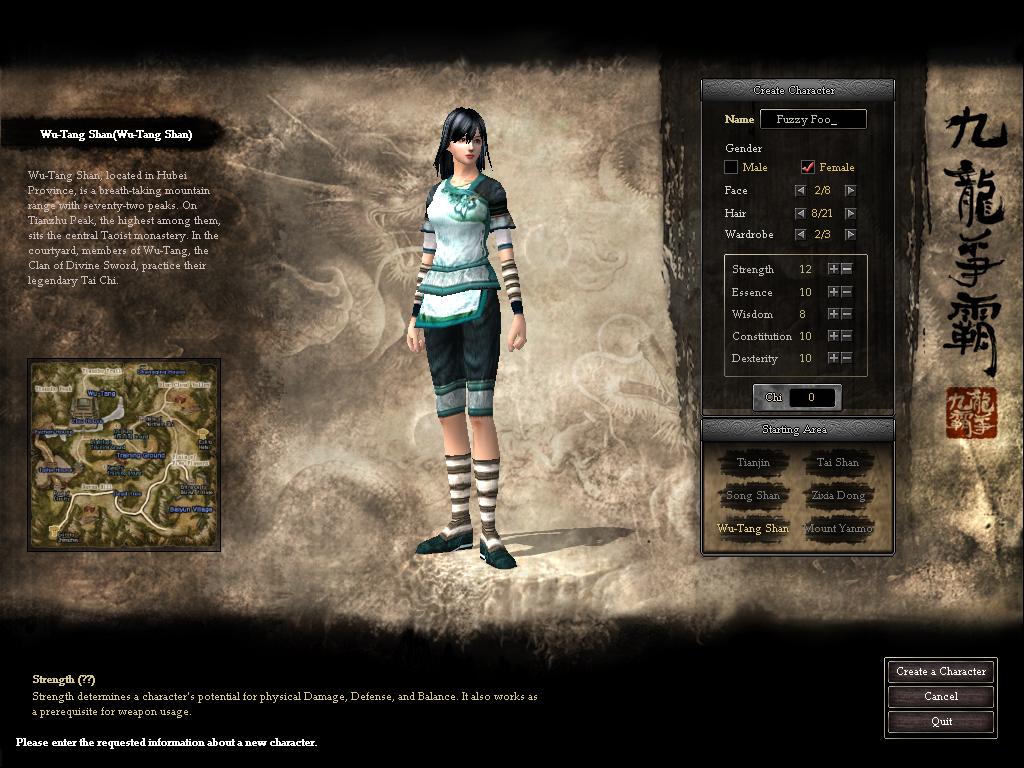Show the previous Wardrobe outfit
This screenshot has width=1024, height=768.
click(x=800, y=235)
